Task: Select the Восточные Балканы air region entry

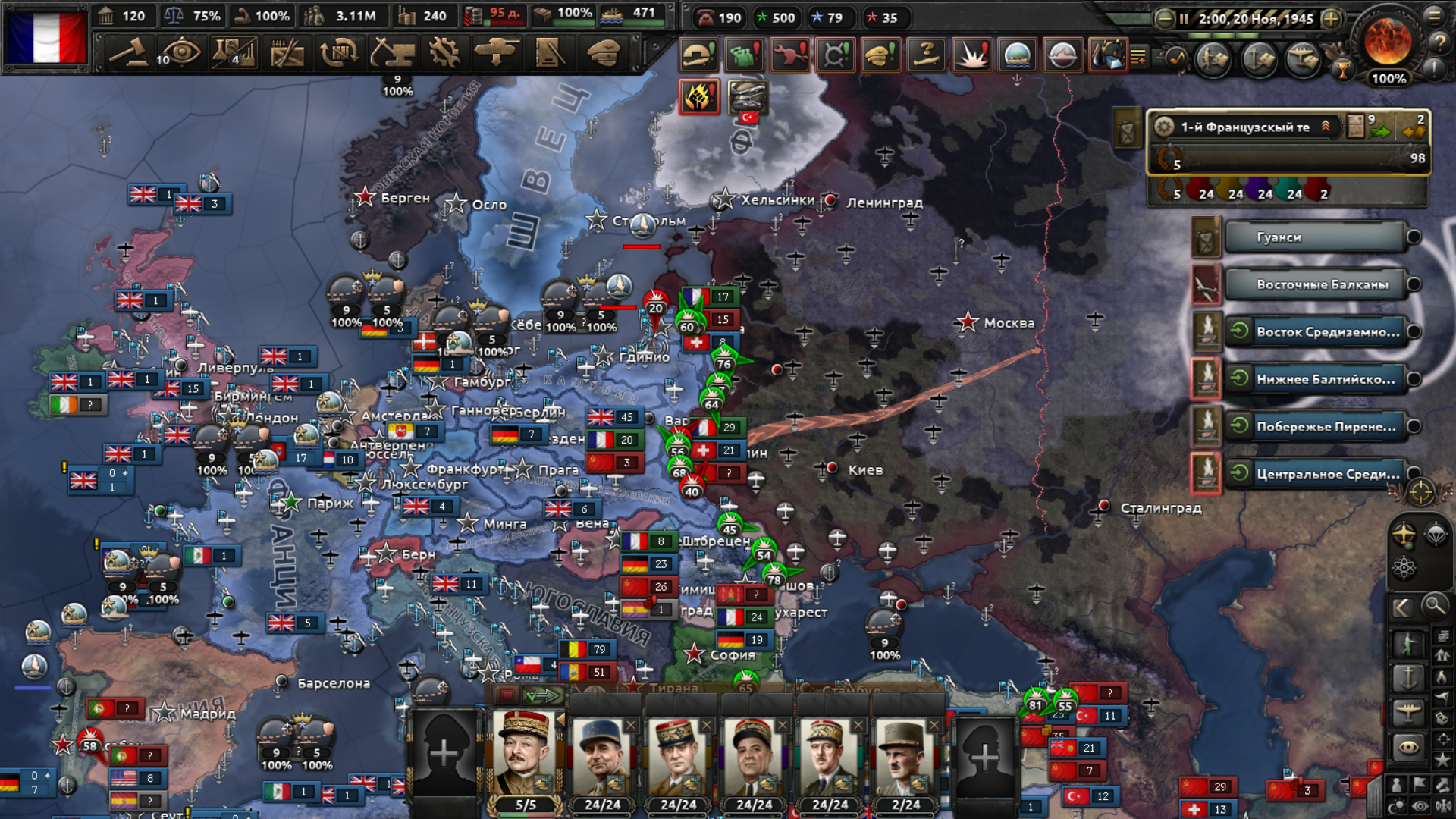Action: coord(1314,284)
